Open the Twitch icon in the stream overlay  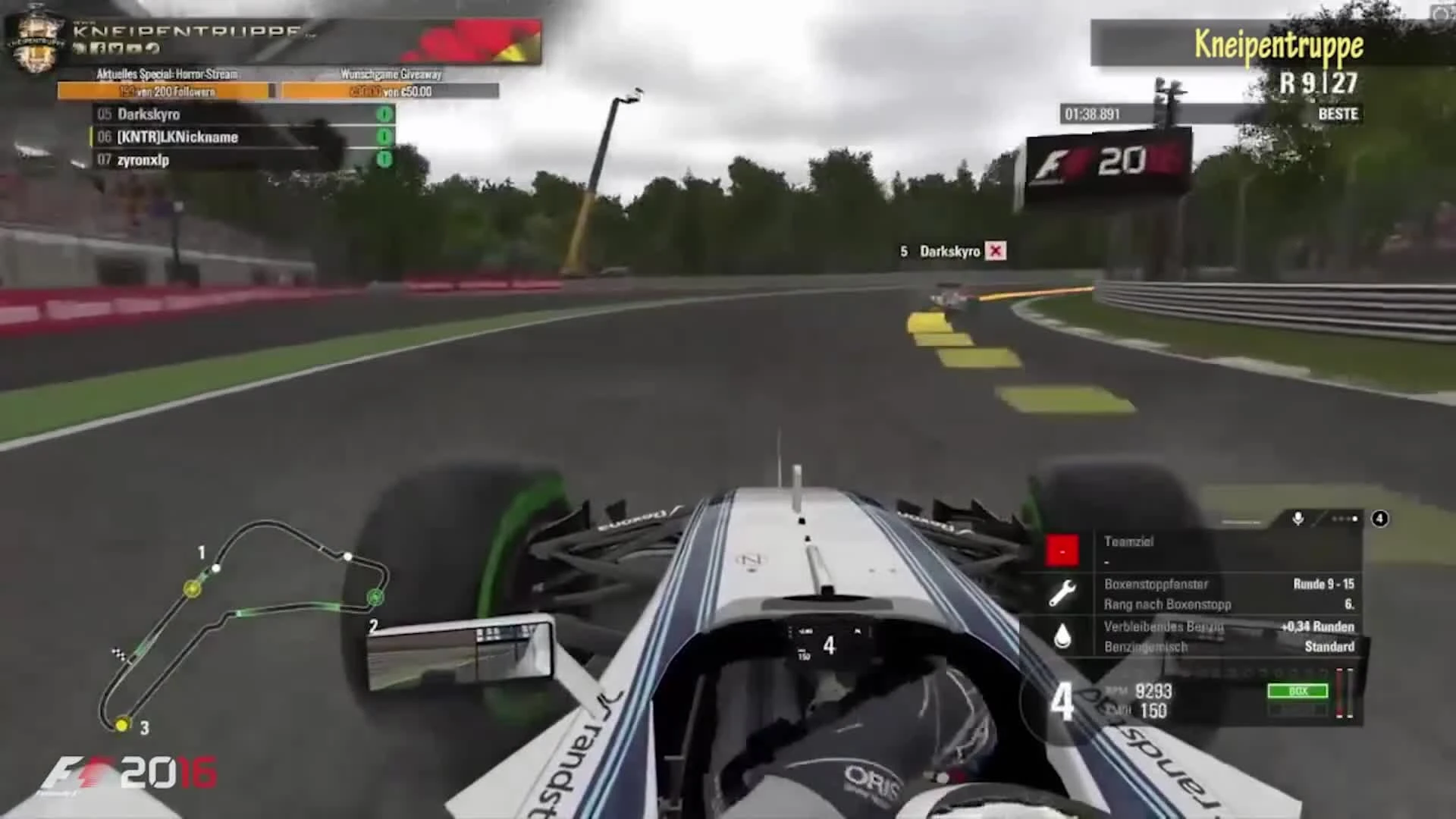coord(79,48)
